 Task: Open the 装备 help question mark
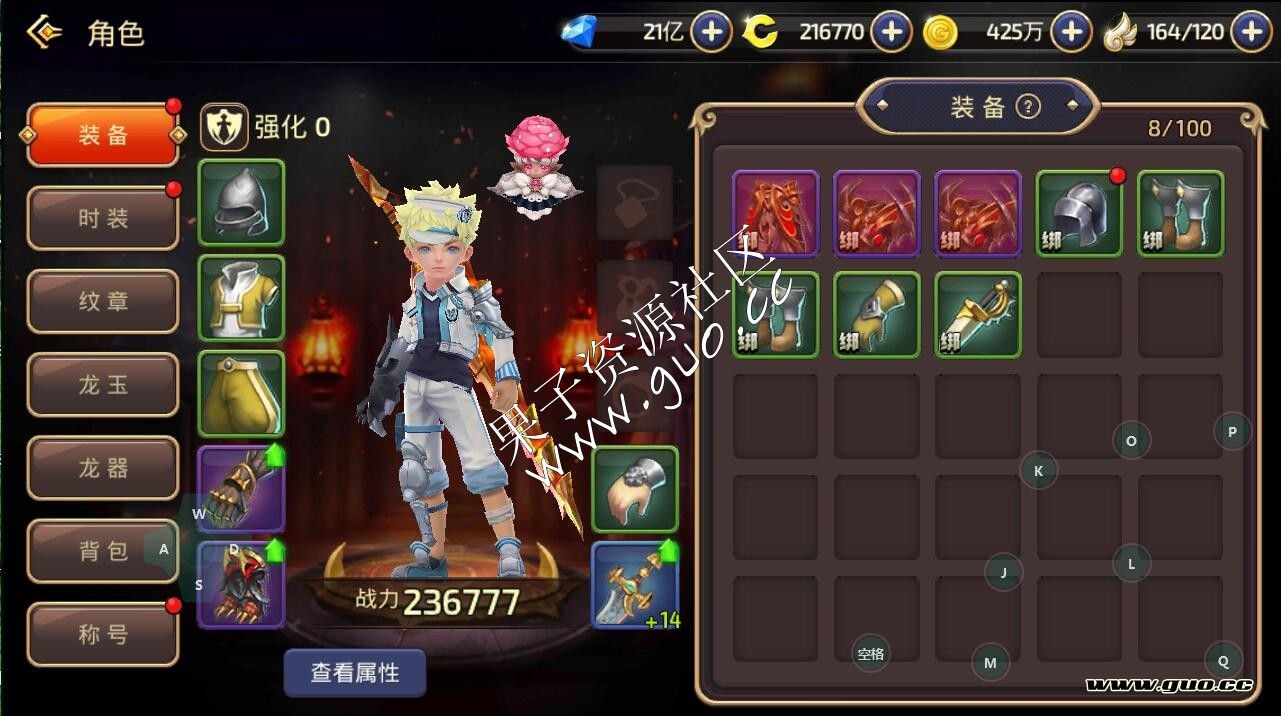point(1028,107)
